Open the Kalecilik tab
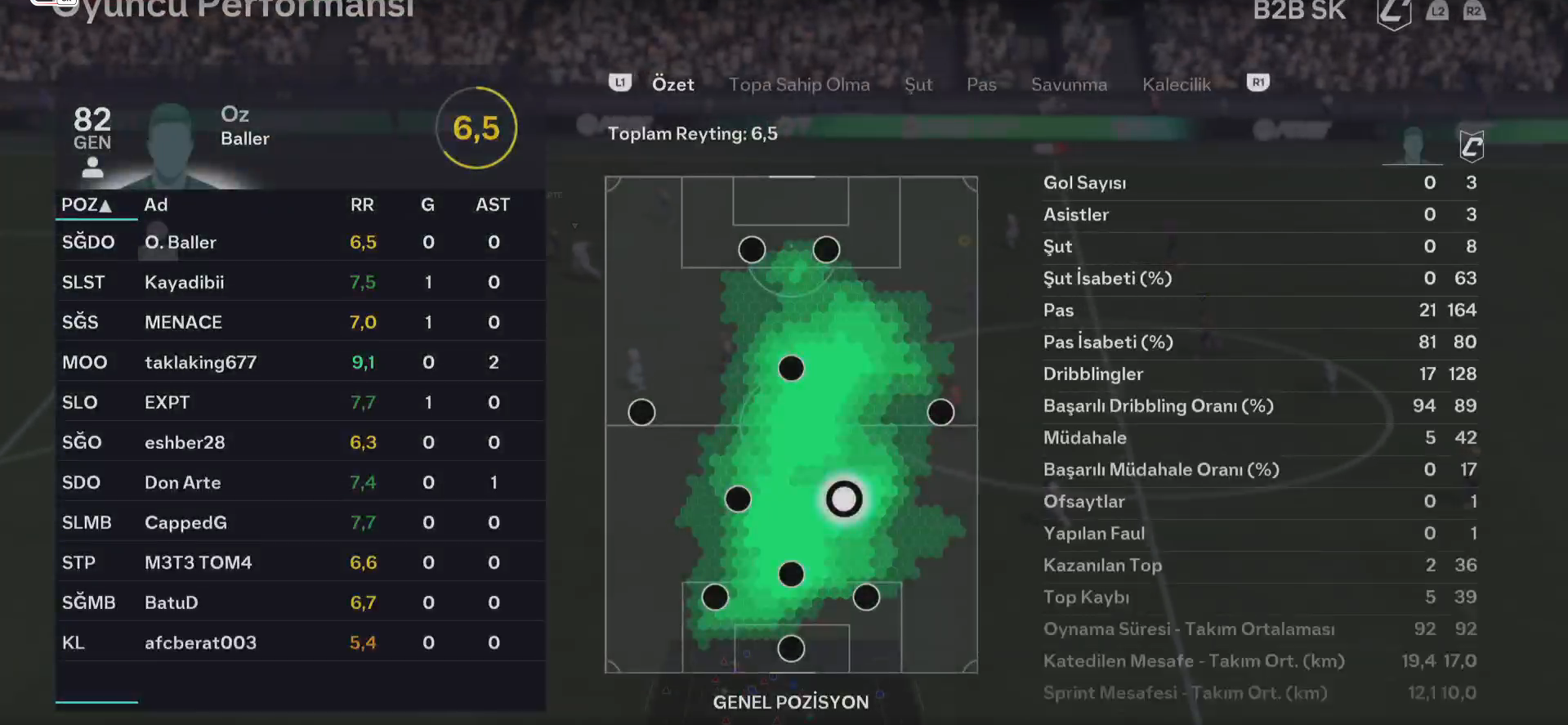This screenshot has width=1568, height=725. tap(1176, 84)
